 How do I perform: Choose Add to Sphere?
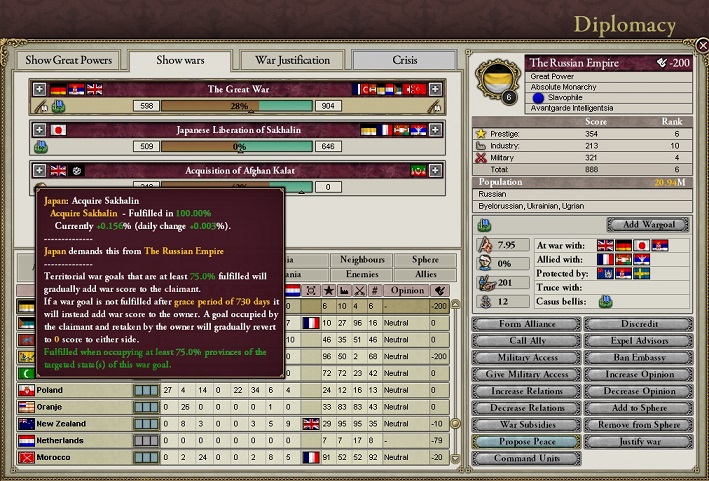tap(637, 408)
